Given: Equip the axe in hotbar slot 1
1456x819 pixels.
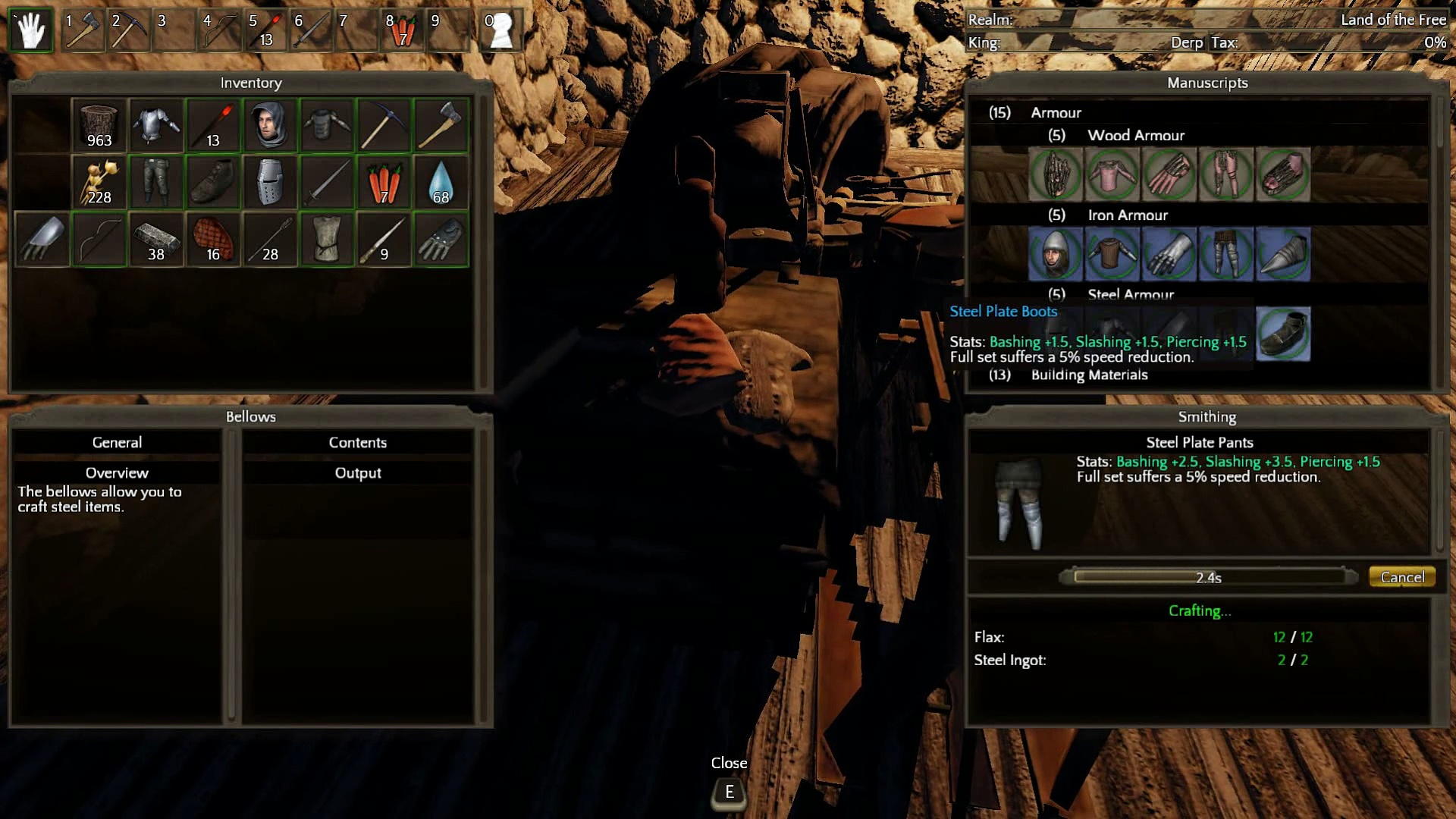Looking at the screenshot, I should coord(83,30).
